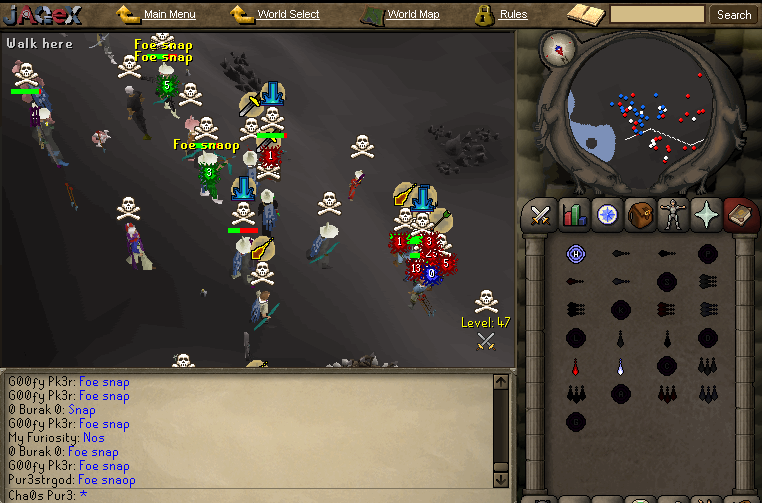Click the chat scrollbar down arrow

click(x=502, y=478)
